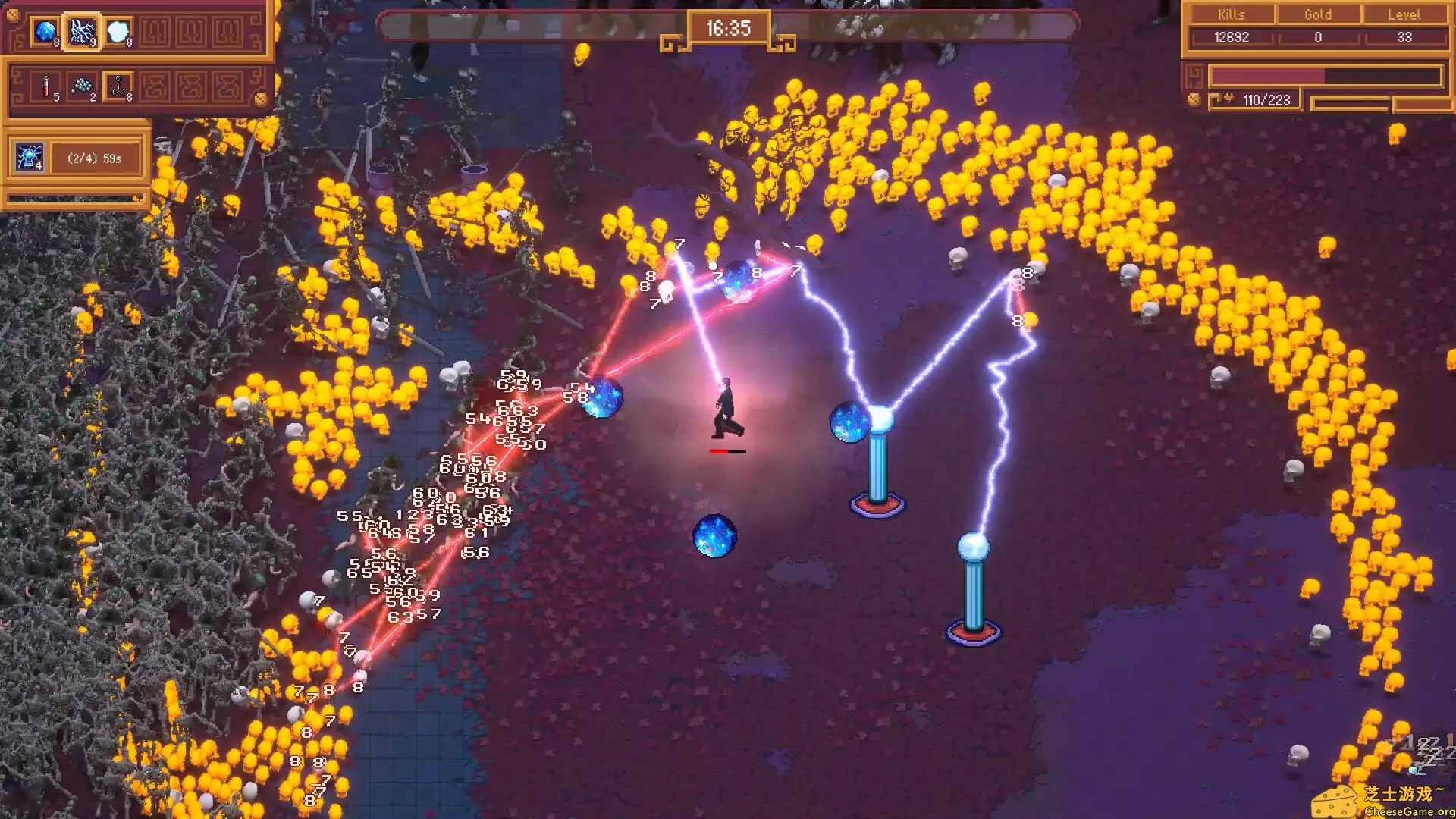Click the red vial passive item
Image resolution: width=1456 pixels, height=819 pixels.
[46, 86]
